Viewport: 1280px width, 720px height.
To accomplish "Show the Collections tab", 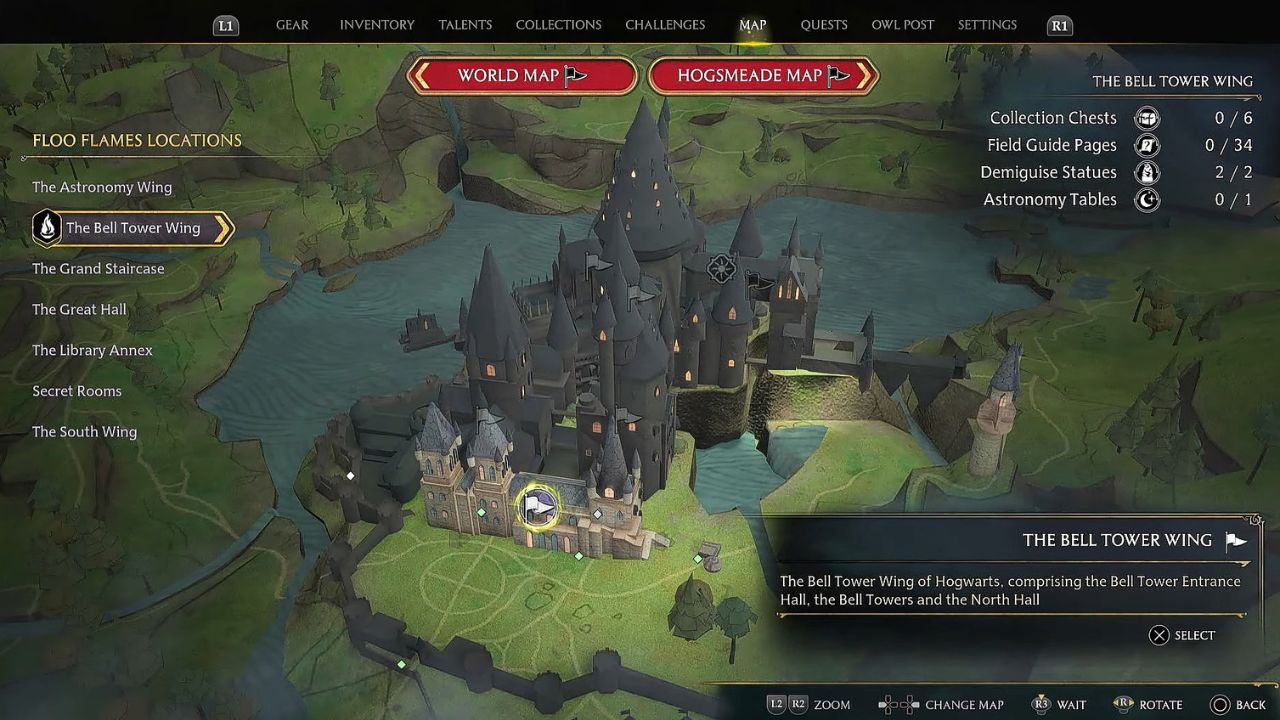I will point(558,25).
